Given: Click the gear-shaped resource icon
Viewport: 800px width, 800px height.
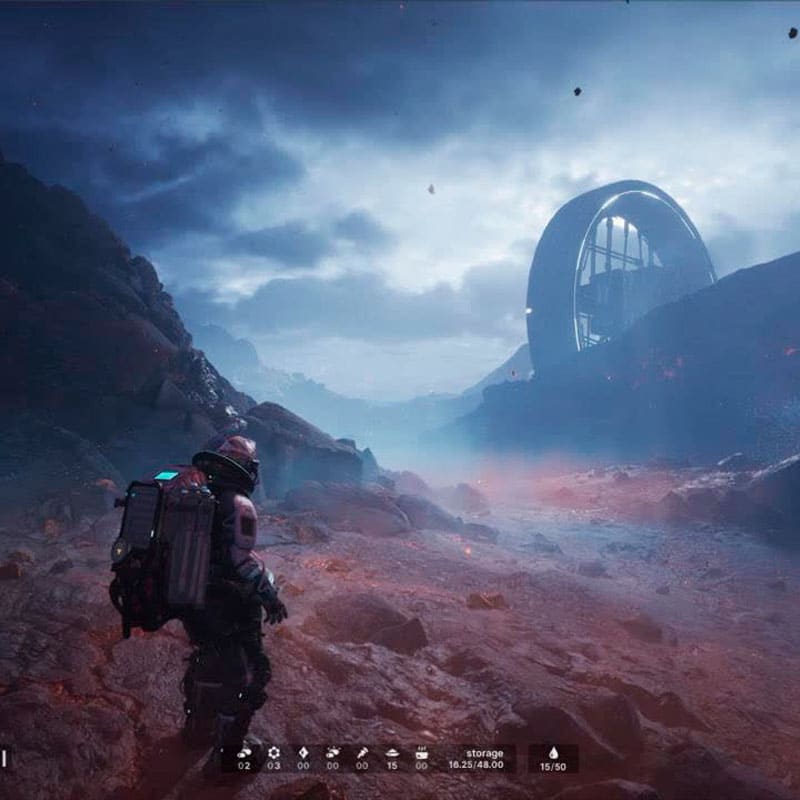Looking at the screenshot, I should (274, 752).
